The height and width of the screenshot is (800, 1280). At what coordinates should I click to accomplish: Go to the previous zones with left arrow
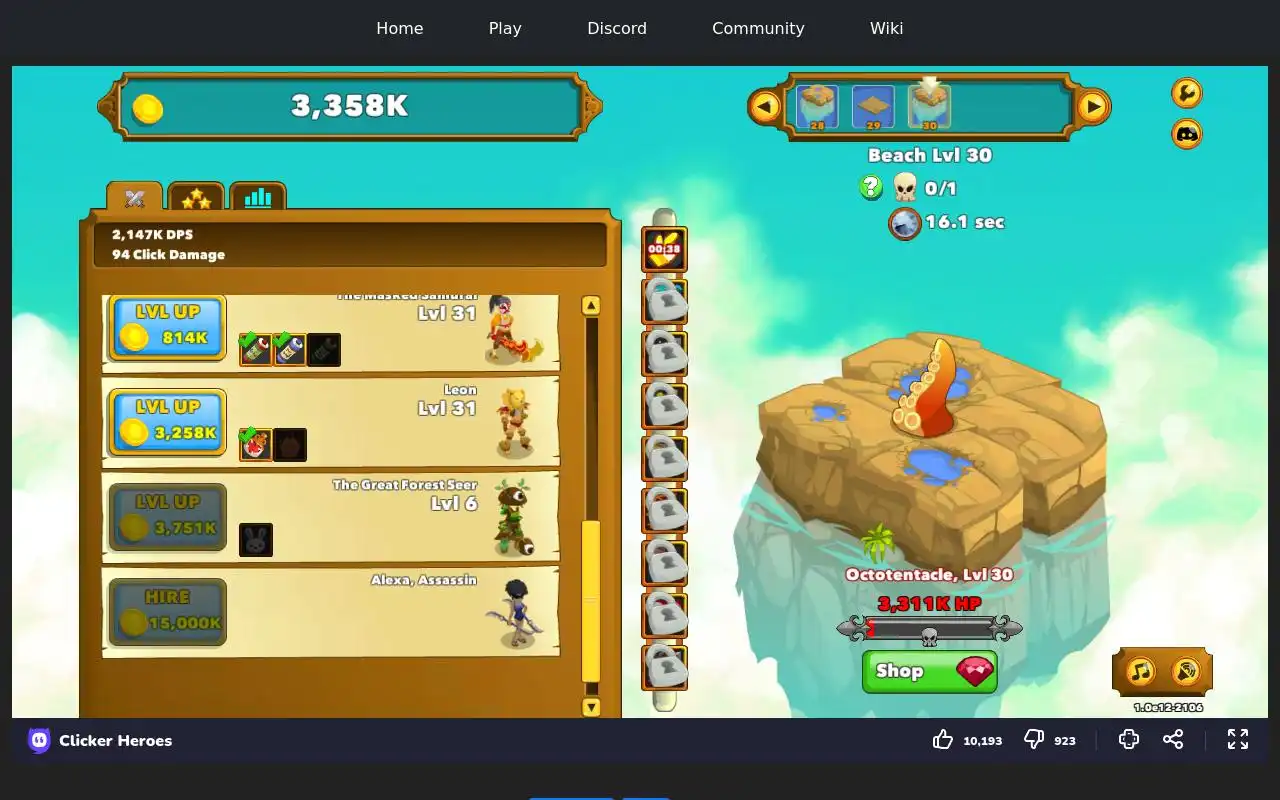coord(765,106)
